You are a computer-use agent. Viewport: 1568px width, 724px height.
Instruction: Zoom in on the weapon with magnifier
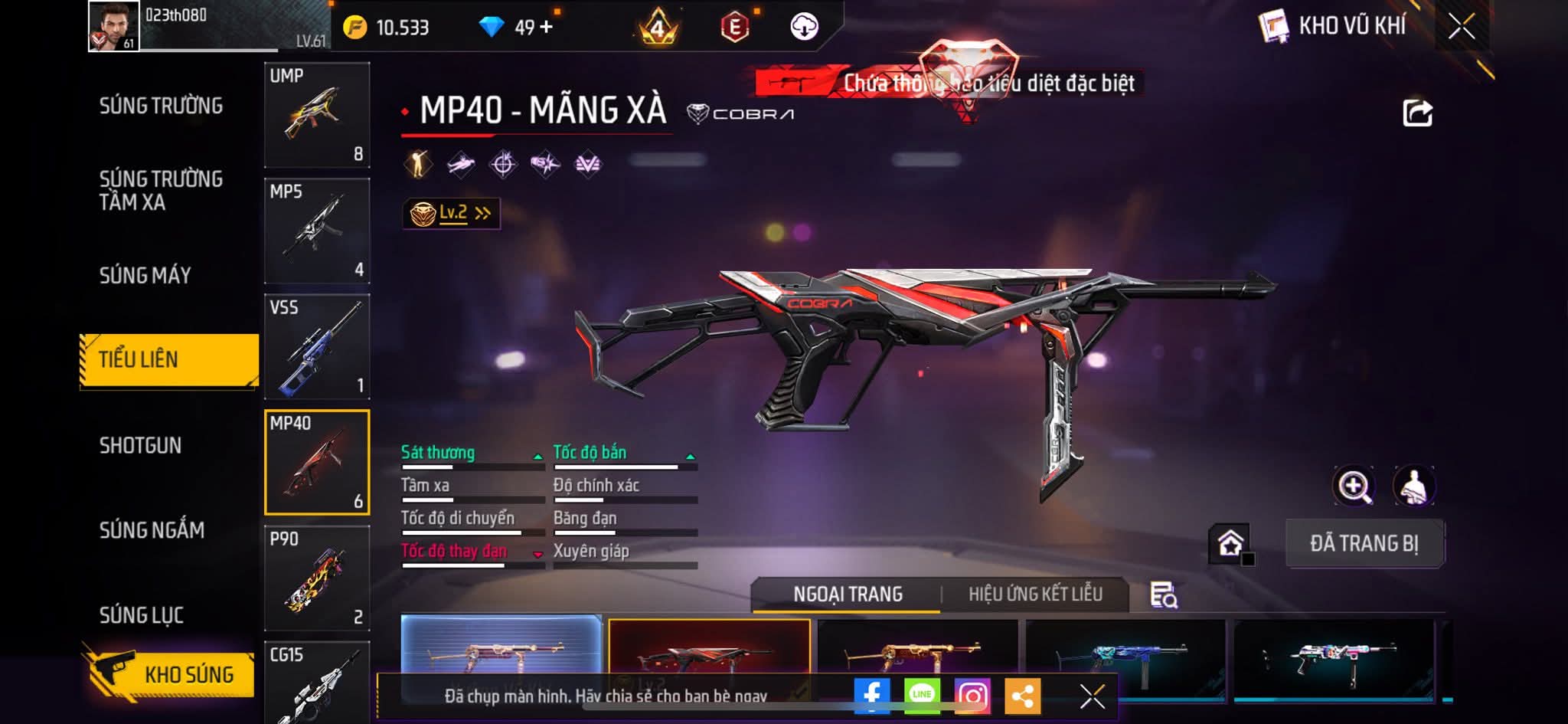click(1354, 486)
